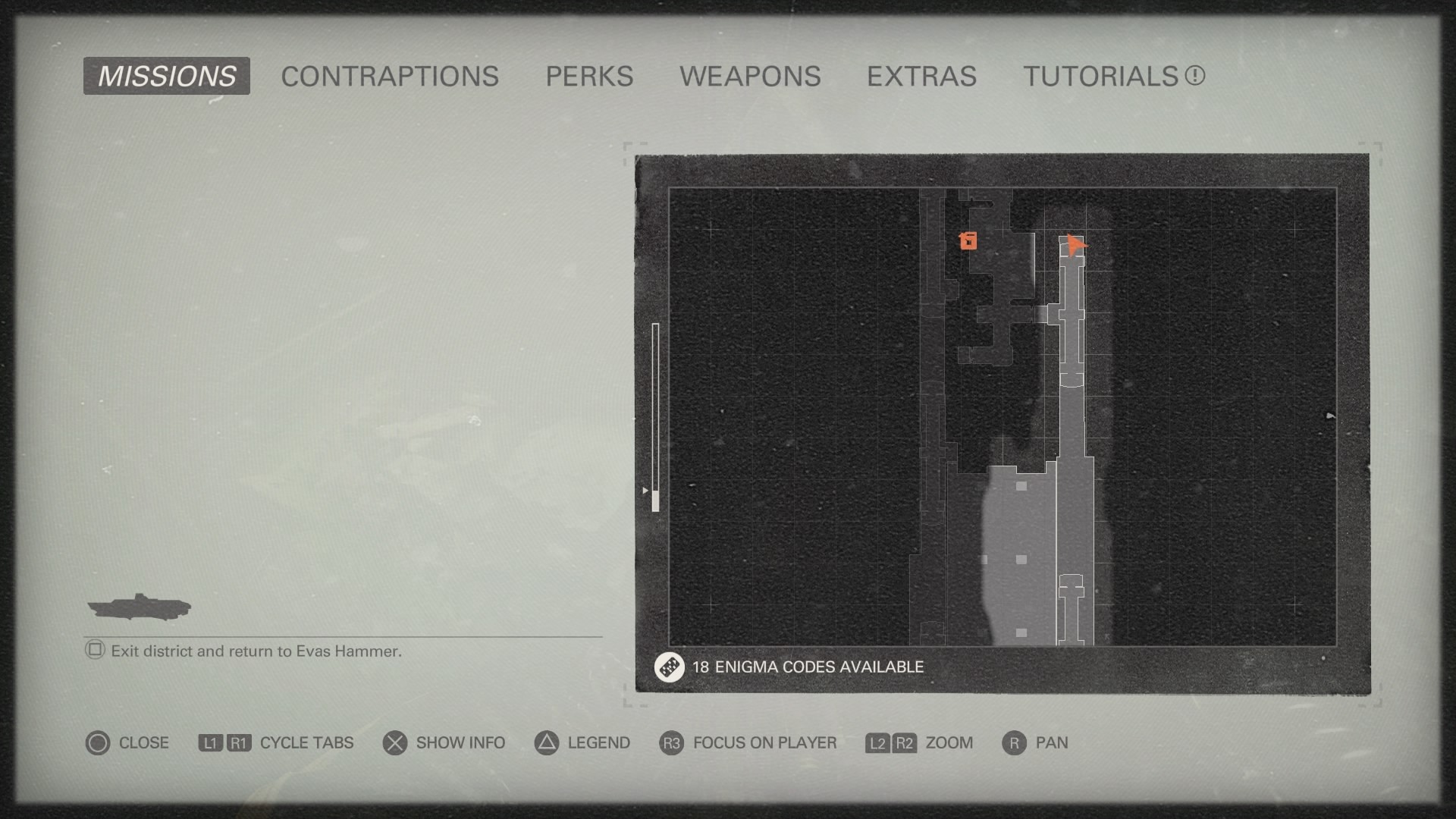
Task: Click the Evas Hammer submarine silhouette
Action: click(139, 607)
